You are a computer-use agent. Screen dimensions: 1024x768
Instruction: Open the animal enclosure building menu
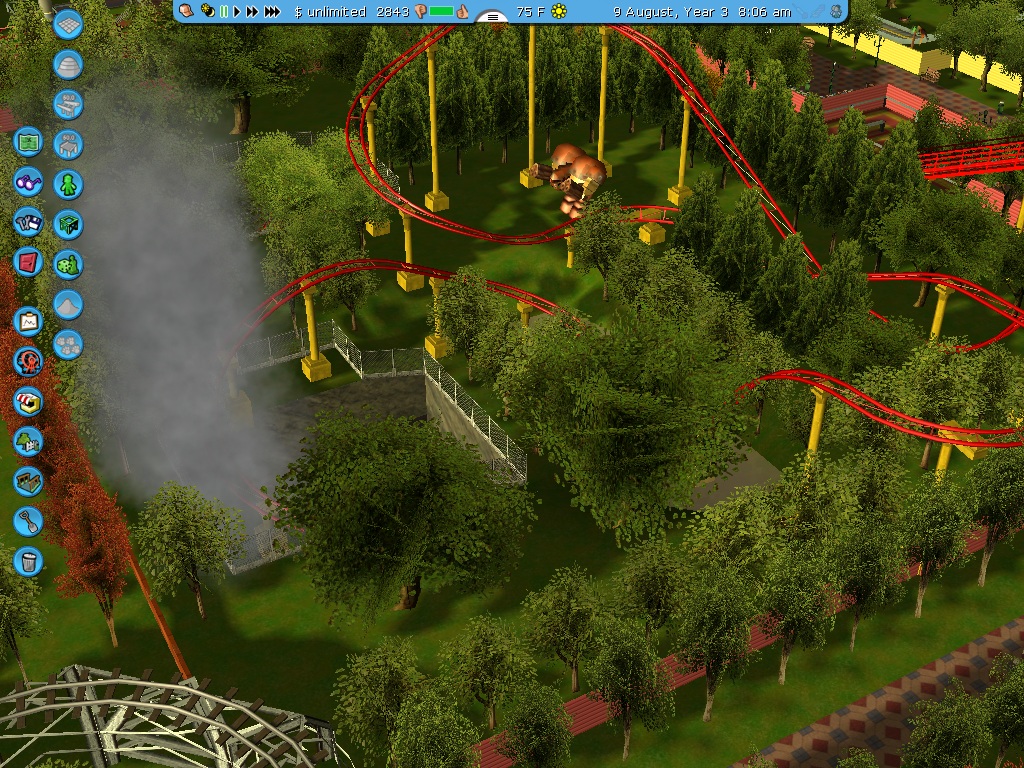28,481
